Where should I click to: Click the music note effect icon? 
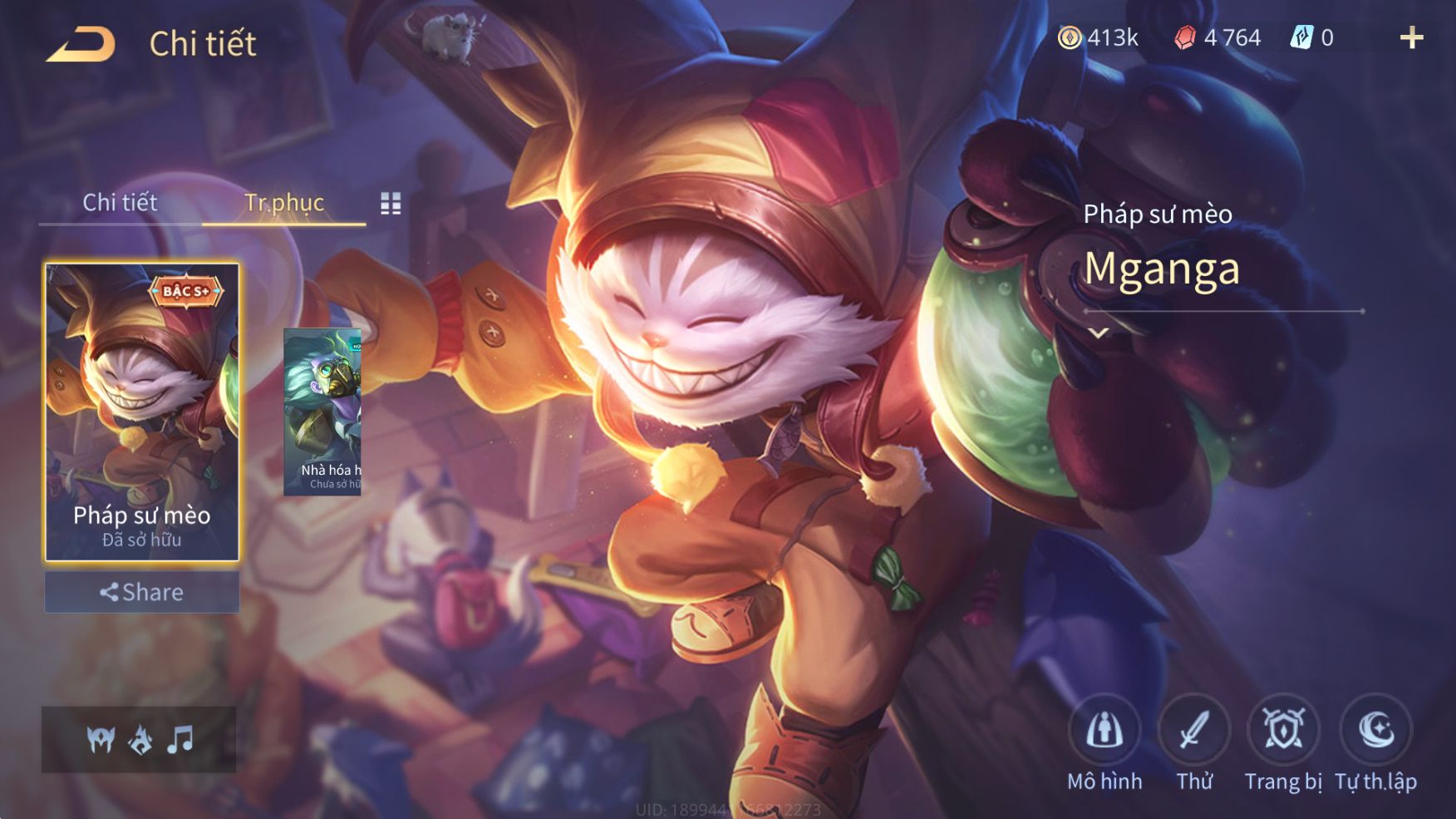[x=180, y=738]
